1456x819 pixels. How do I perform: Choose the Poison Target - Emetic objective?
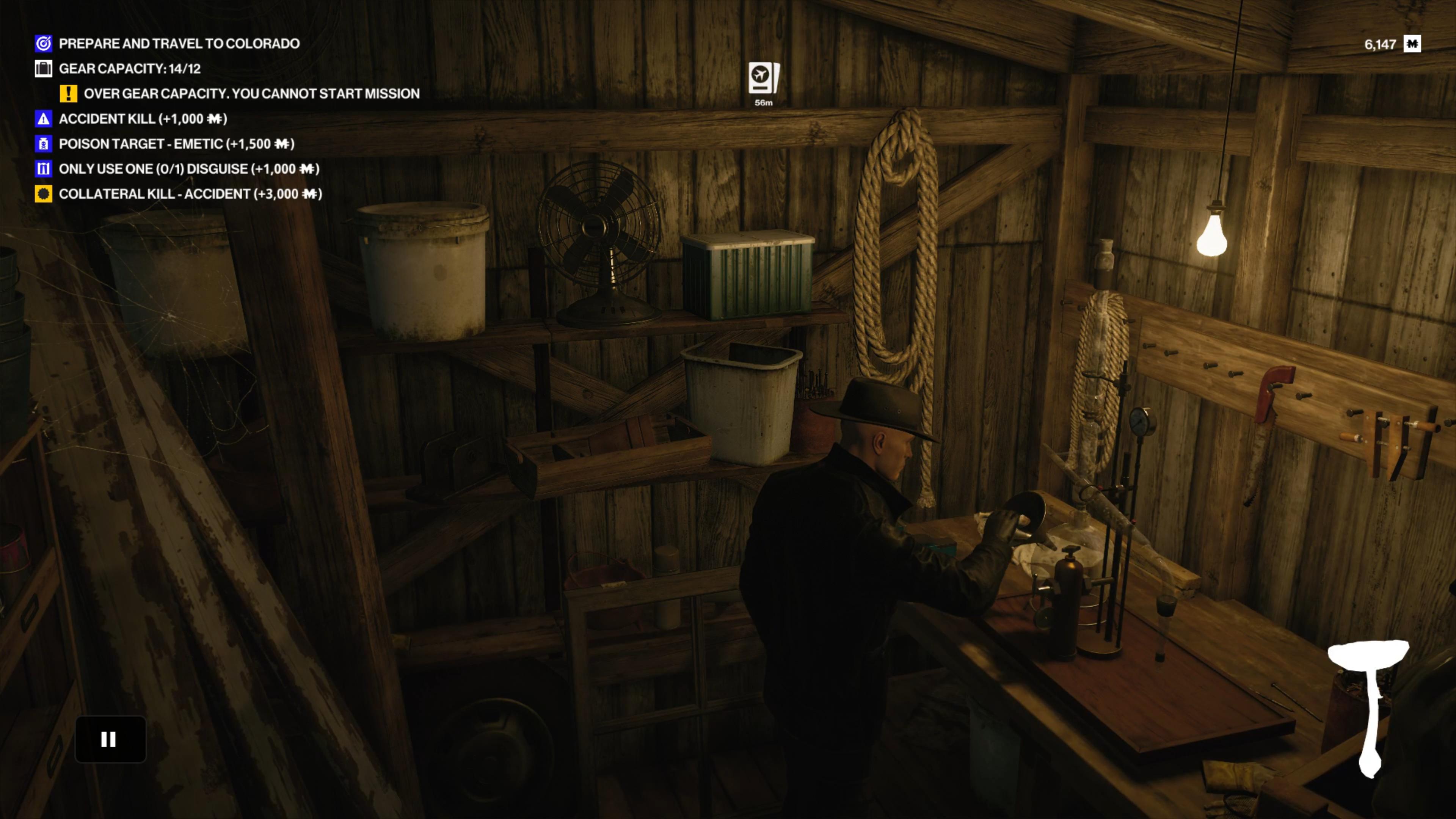(176, 144)
